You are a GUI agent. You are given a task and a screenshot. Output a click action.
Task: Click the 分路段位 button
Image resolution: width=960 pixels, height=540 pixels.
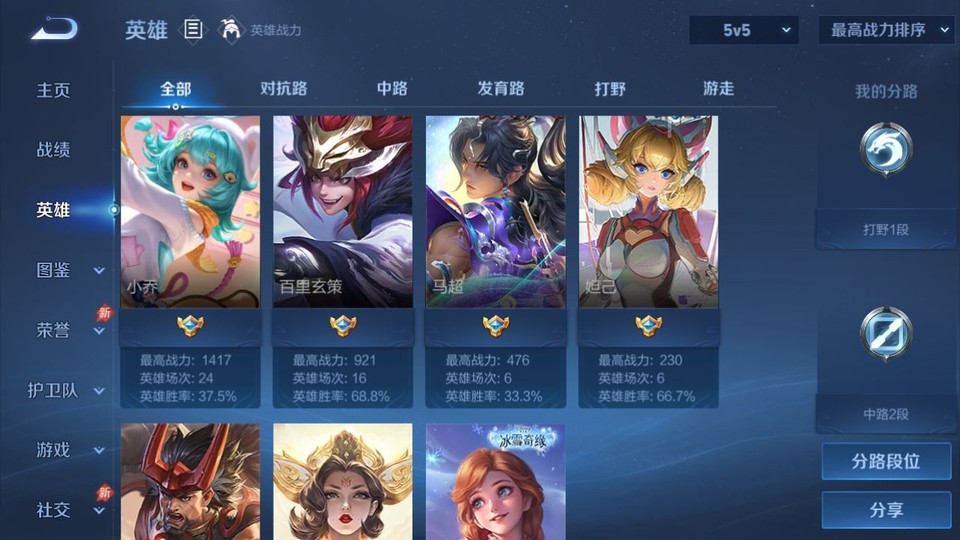click(886, 462)
